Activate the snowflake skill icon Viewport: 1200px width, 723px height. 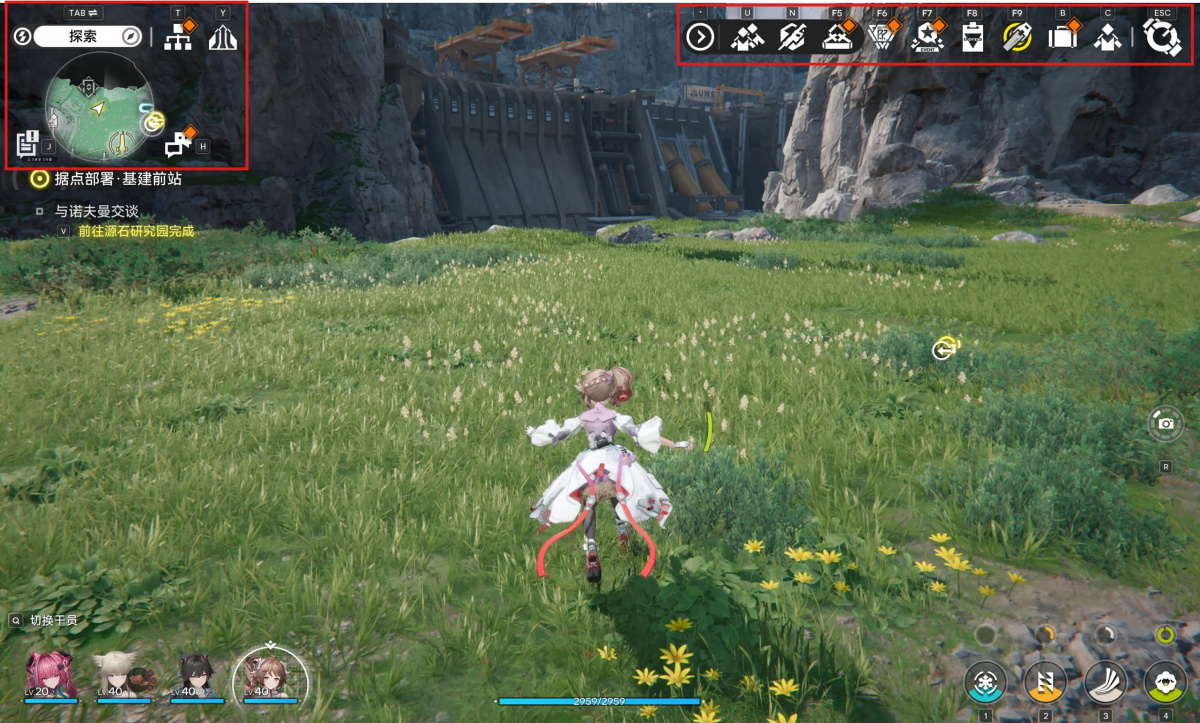pyautogui.click(x=985, y=682)
